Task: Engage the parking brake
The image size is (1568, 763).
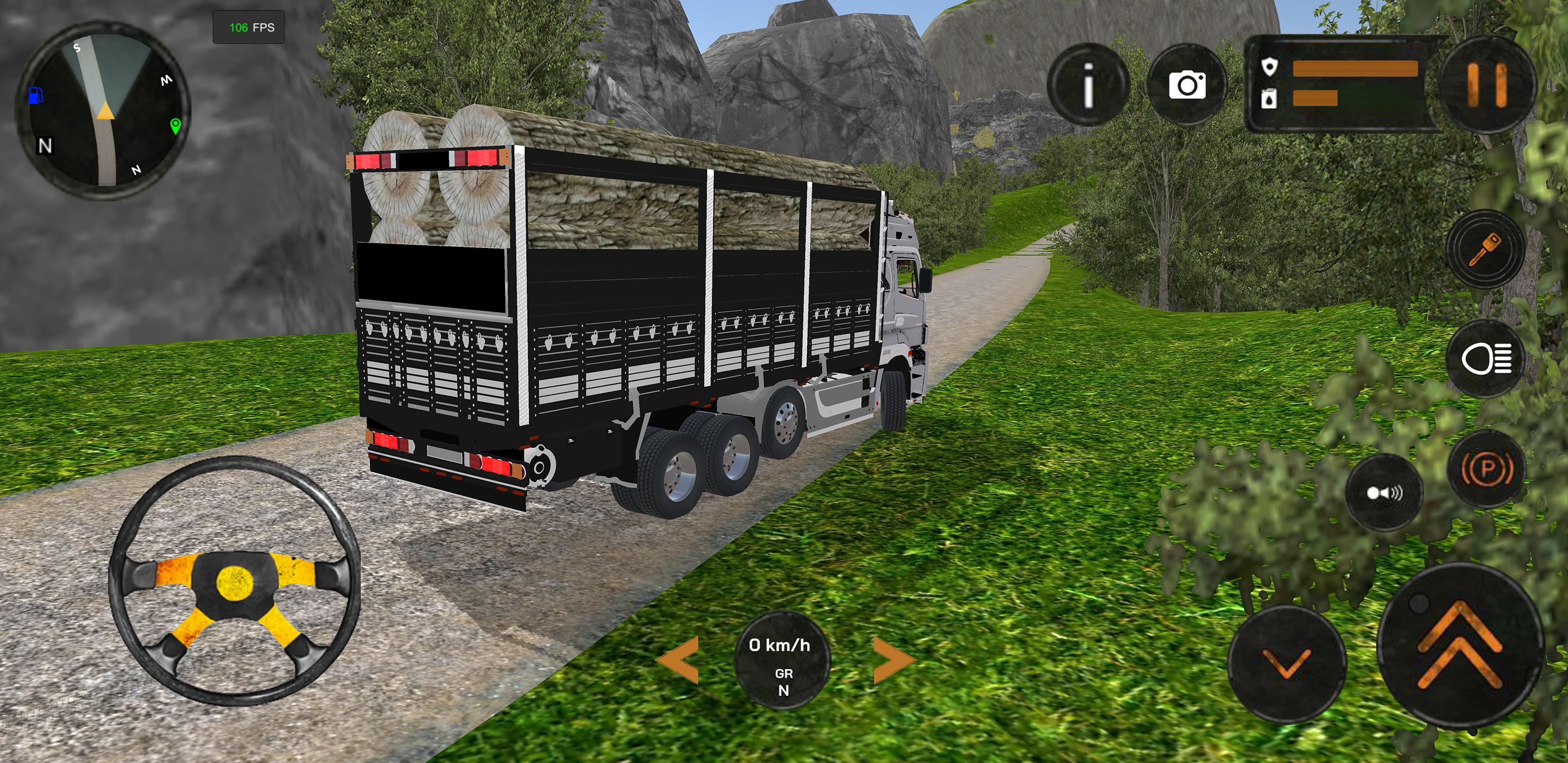Action: (x=1486, y=469)
